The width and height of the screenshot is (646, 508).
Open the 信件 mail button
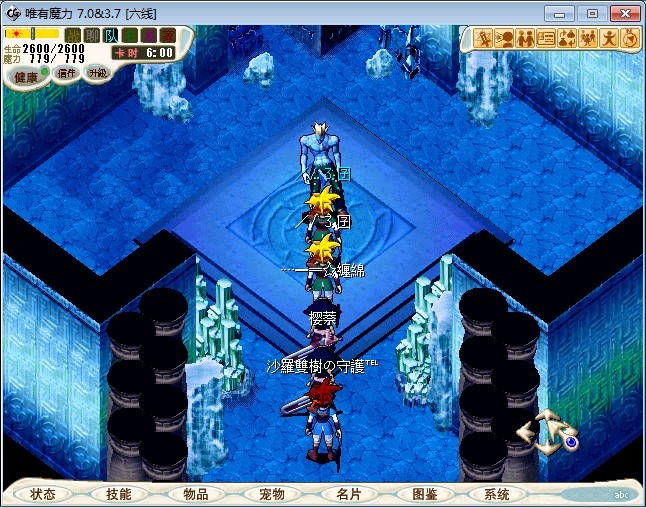(66, 75)
